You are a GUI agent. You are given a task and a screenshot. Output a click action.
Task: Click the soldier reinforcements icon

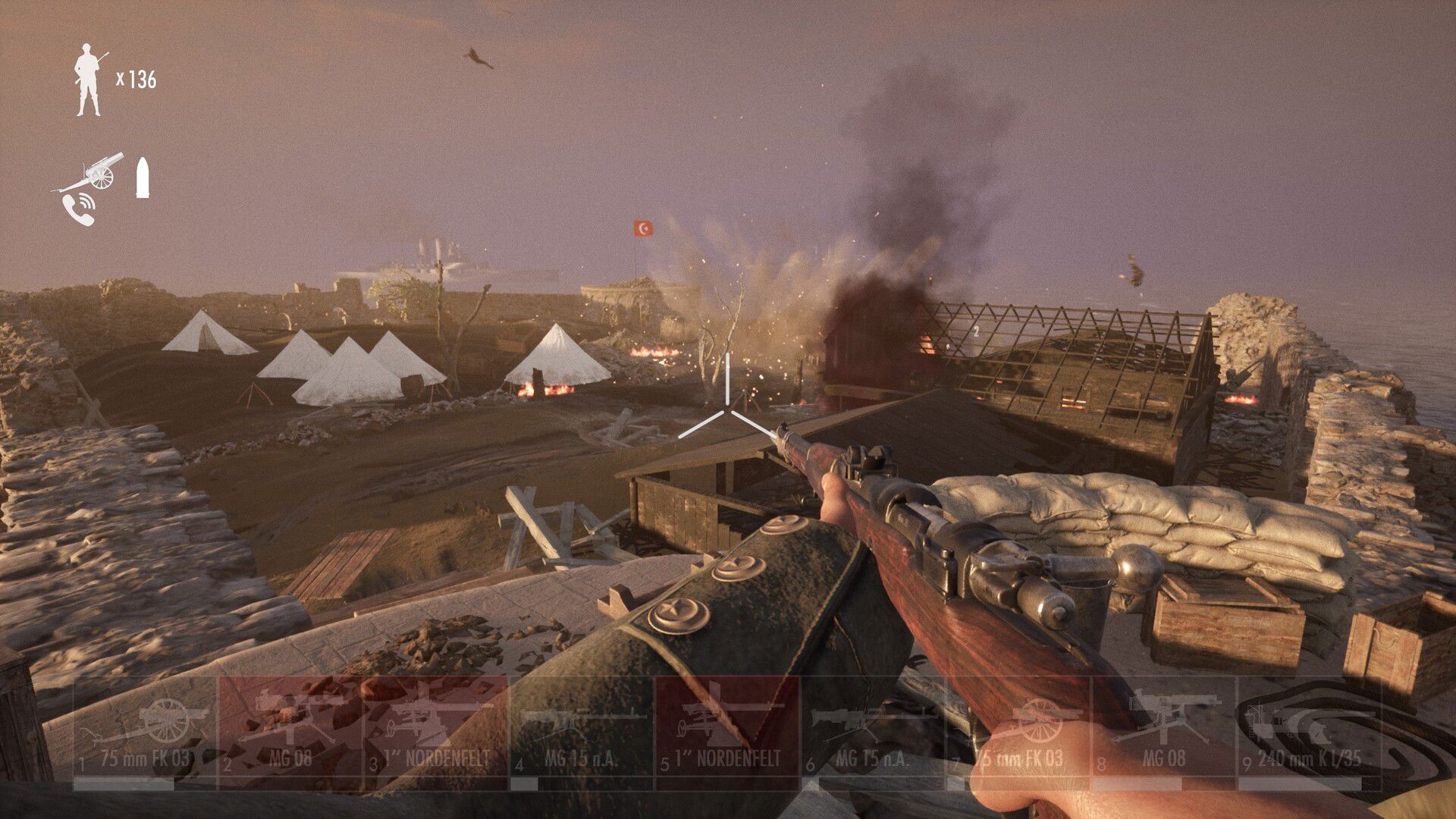tap(89, 80)
